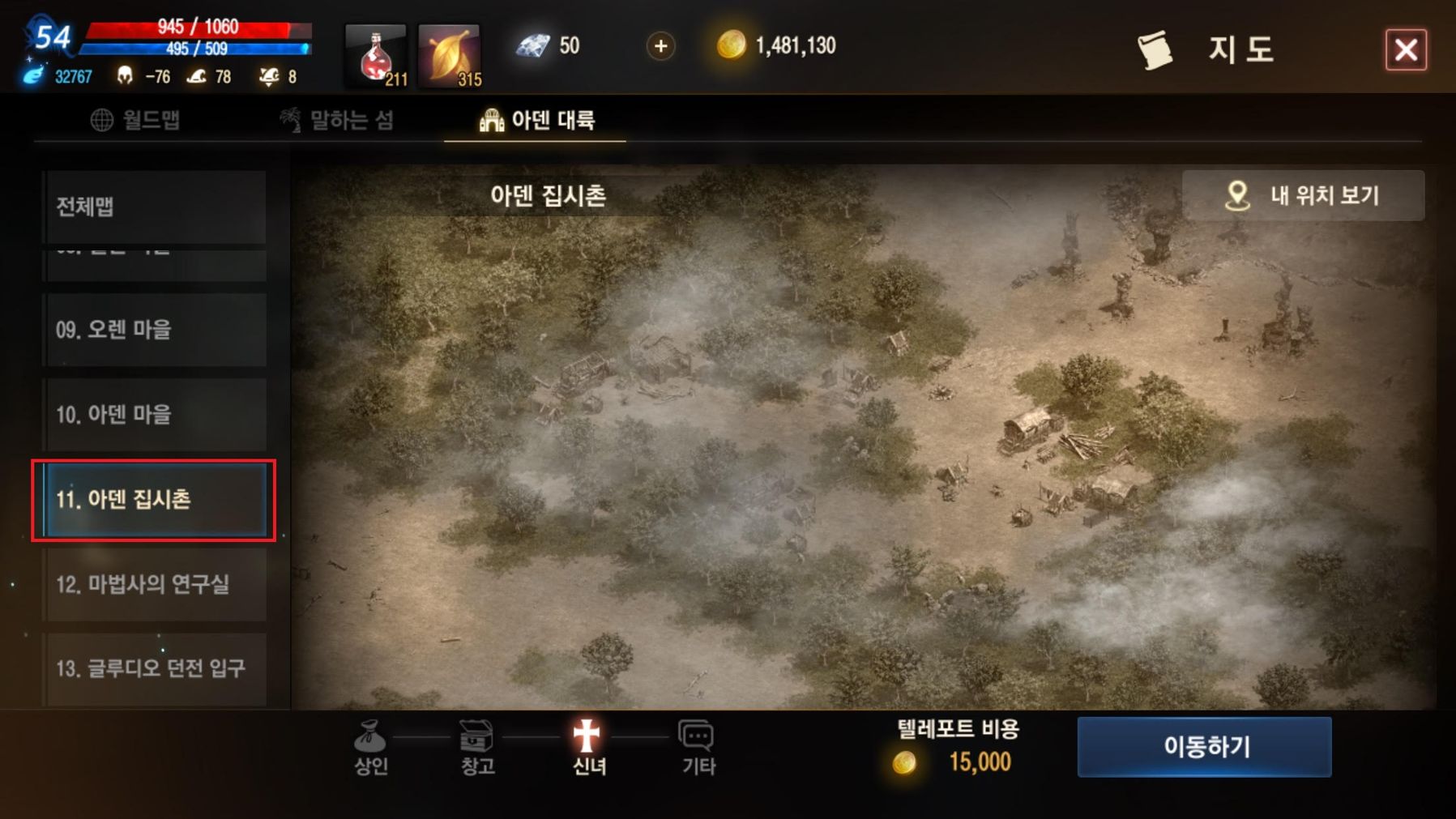Show the 기타 other filter
This screenshot has height=819, width=1456.
tap(698, 747)
